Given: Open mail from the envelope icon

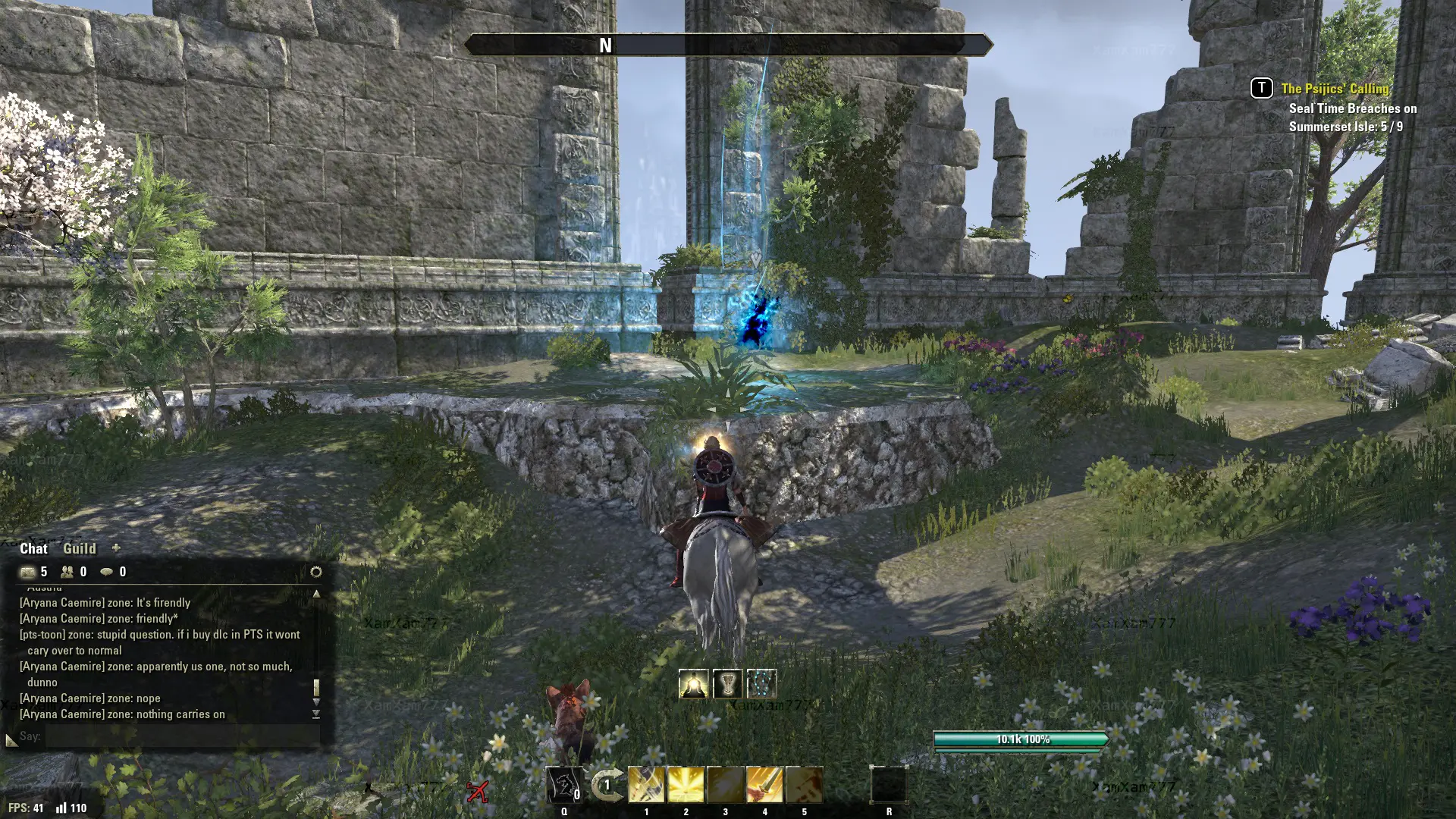Looking at the screenshot, I should (28, 572).
